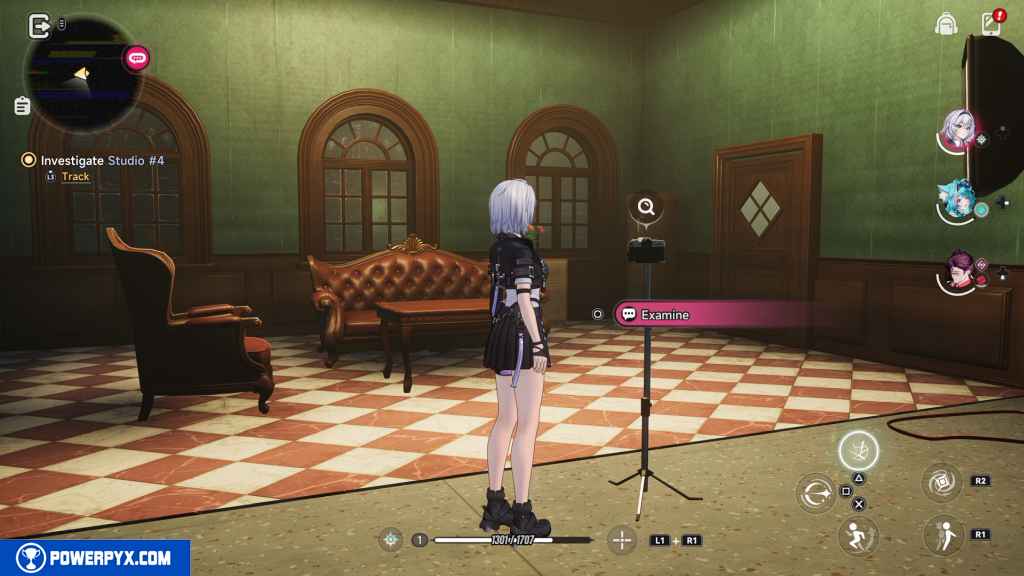Tap the magnifying glass above the camera
This screenshot has width=1024, height=576.
(647, 208)
